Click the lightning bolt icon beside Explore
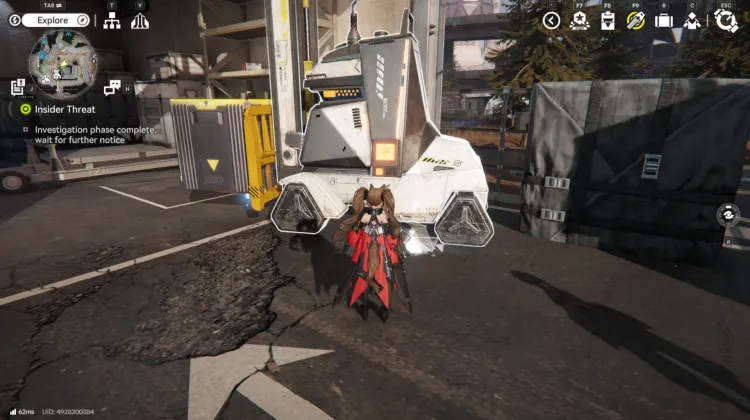Screen dimensions: 750x420 click(x=15, y=20)
